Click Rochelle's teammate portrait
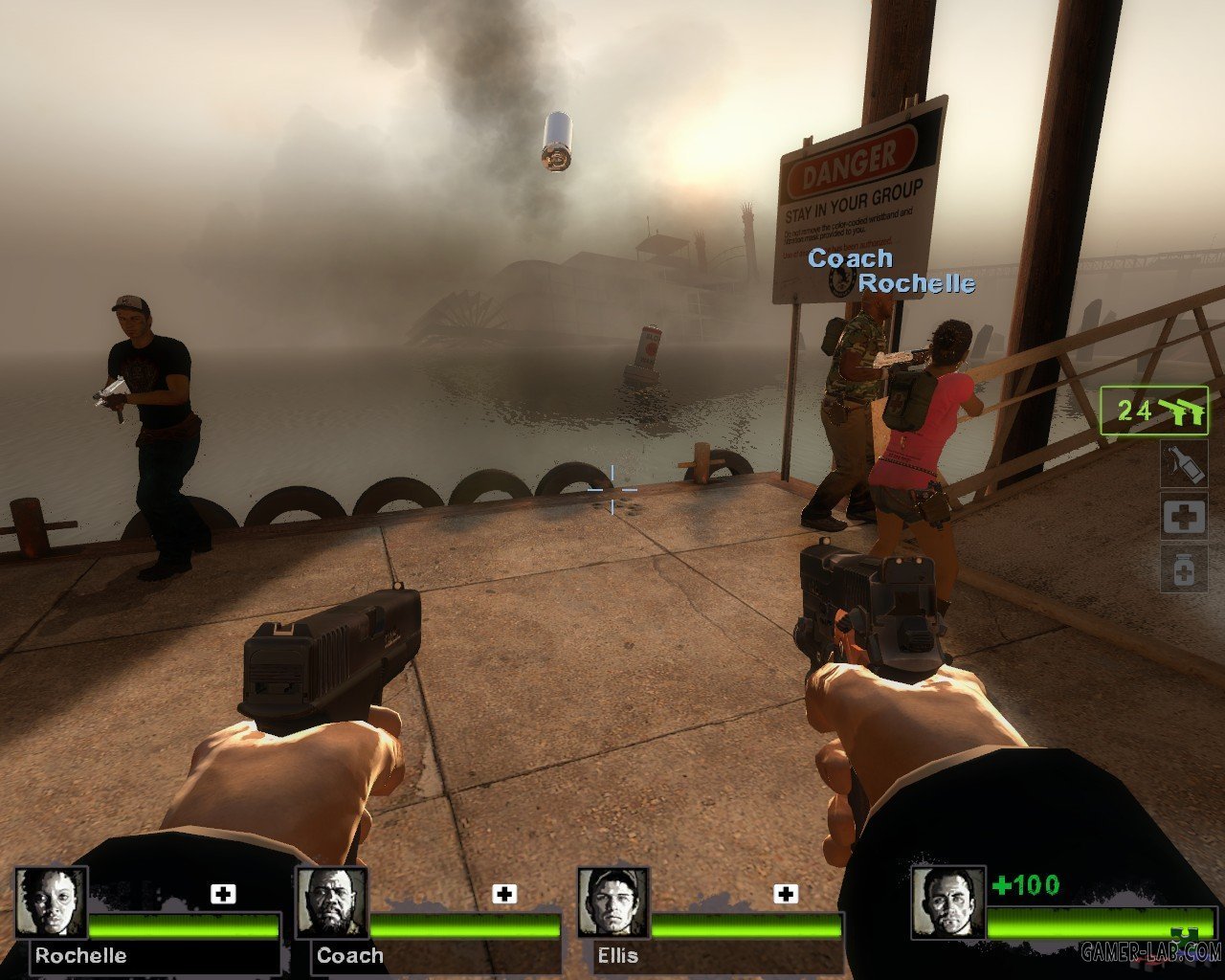The width and height of the screenshot is (1225, 980). (x=51, y=902)
